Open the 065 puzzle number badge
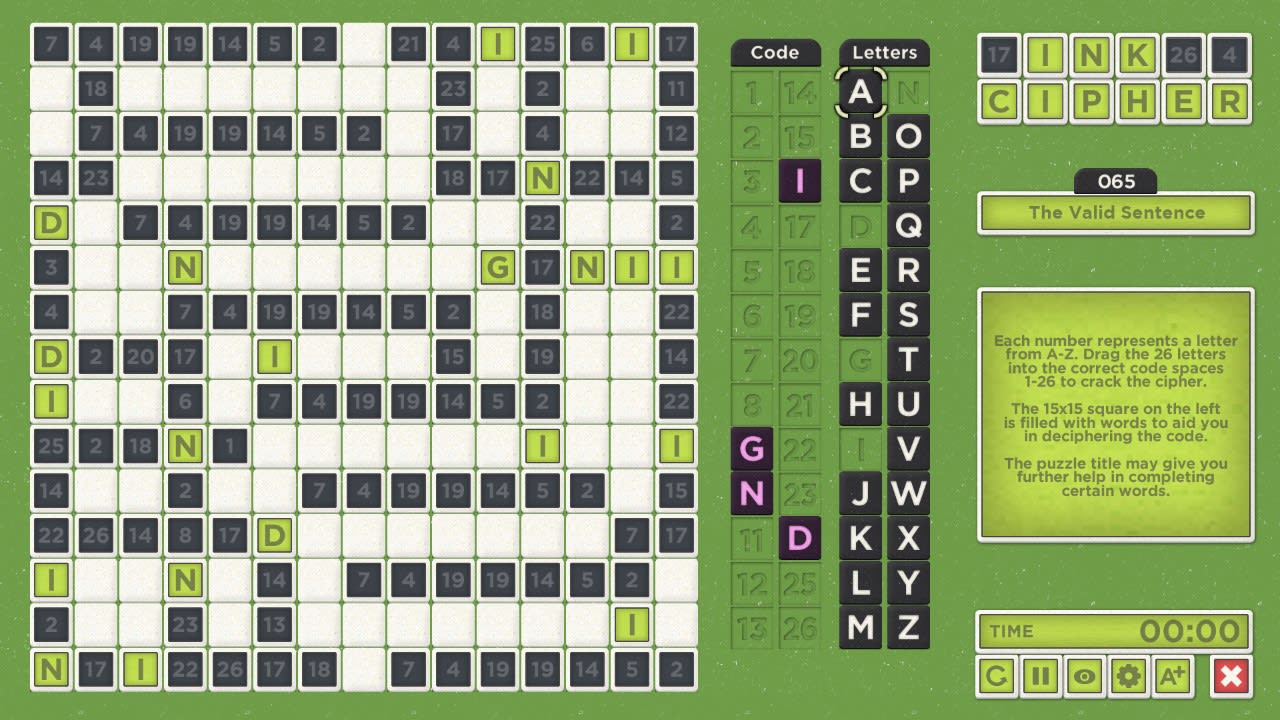Viewport: 1280px width, 720px height. [1115, 181]
